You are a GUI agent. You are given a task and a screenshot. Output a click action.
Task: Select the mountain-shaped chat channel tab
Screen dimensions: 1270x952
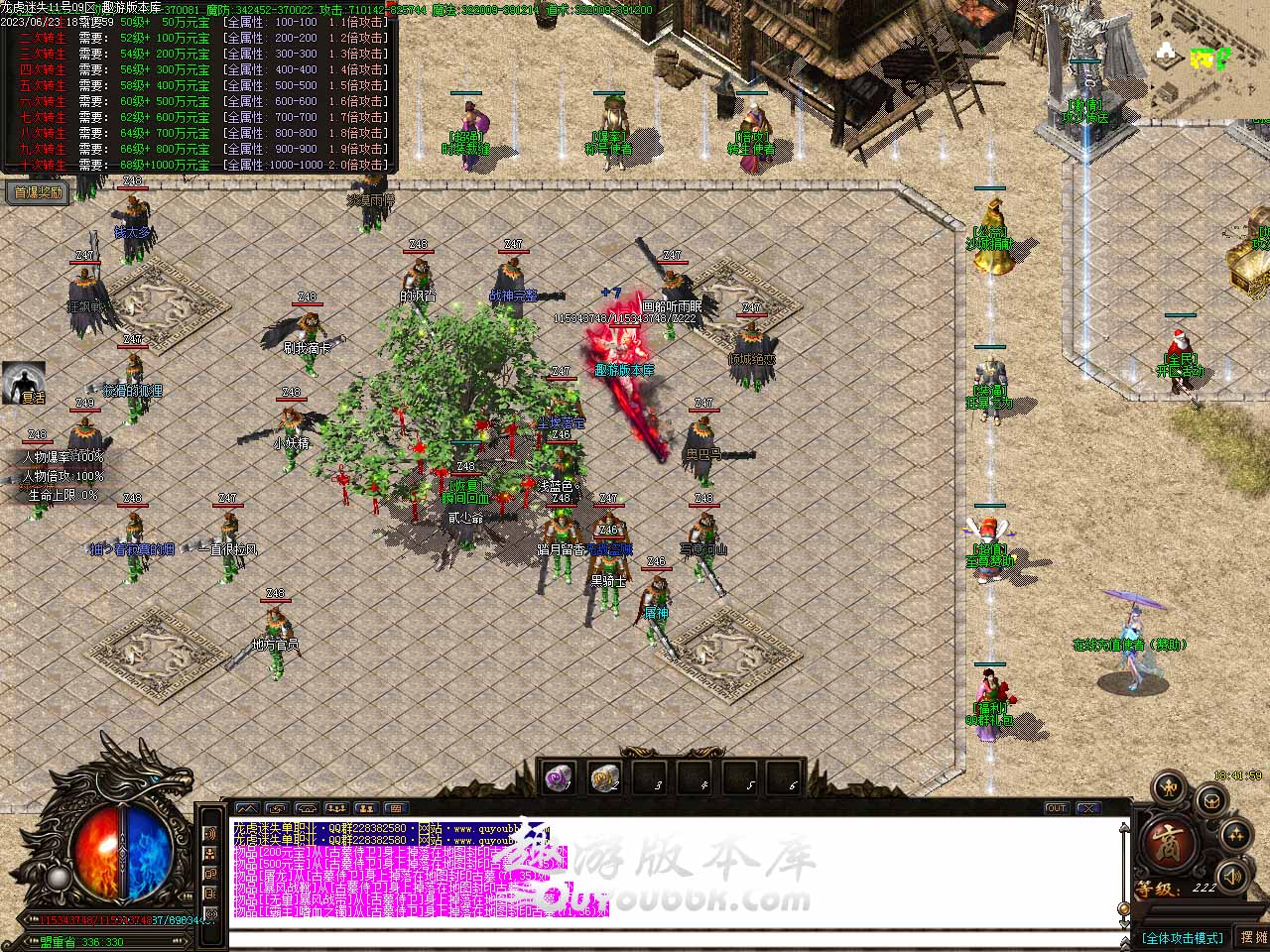tap(247, 808)
